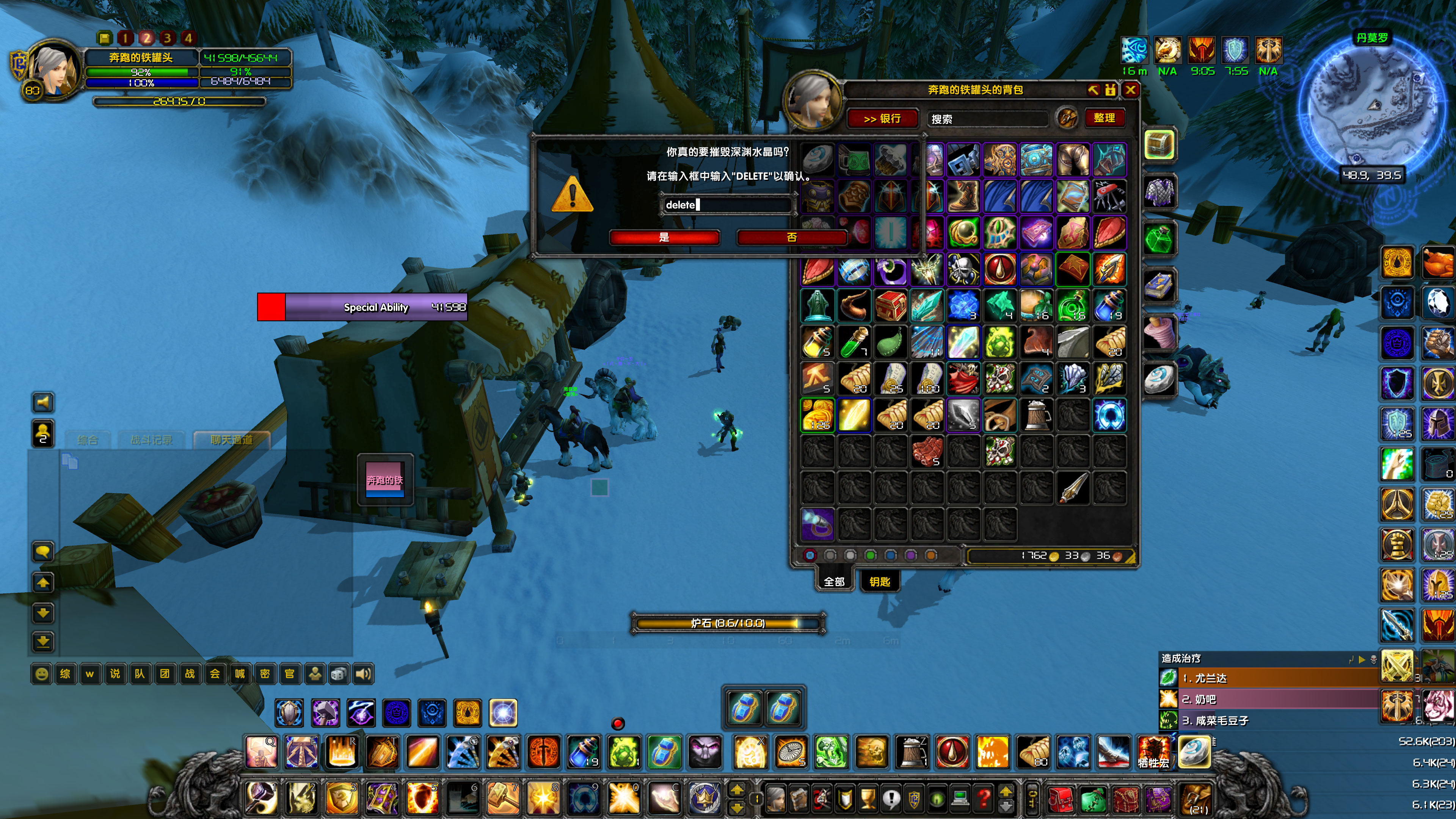The height and width of the screenshot is (819, 1456).
Task: Click the hammer anchor icon in bag title bar
Action: point(1093,91)
